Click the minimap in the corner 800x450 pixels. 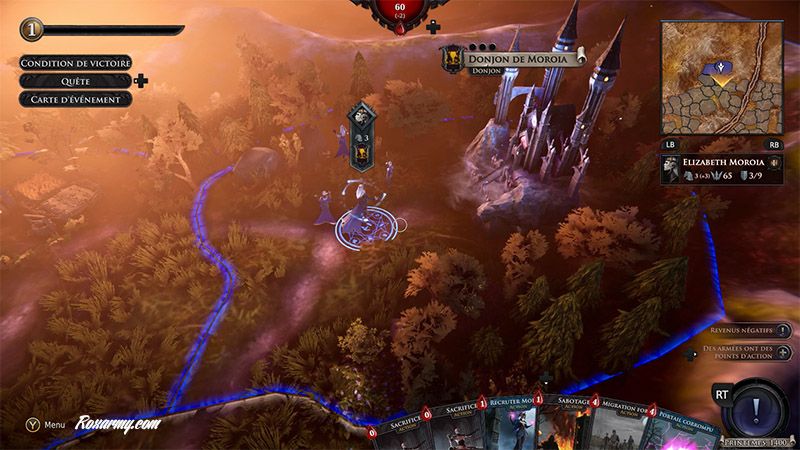722,81
